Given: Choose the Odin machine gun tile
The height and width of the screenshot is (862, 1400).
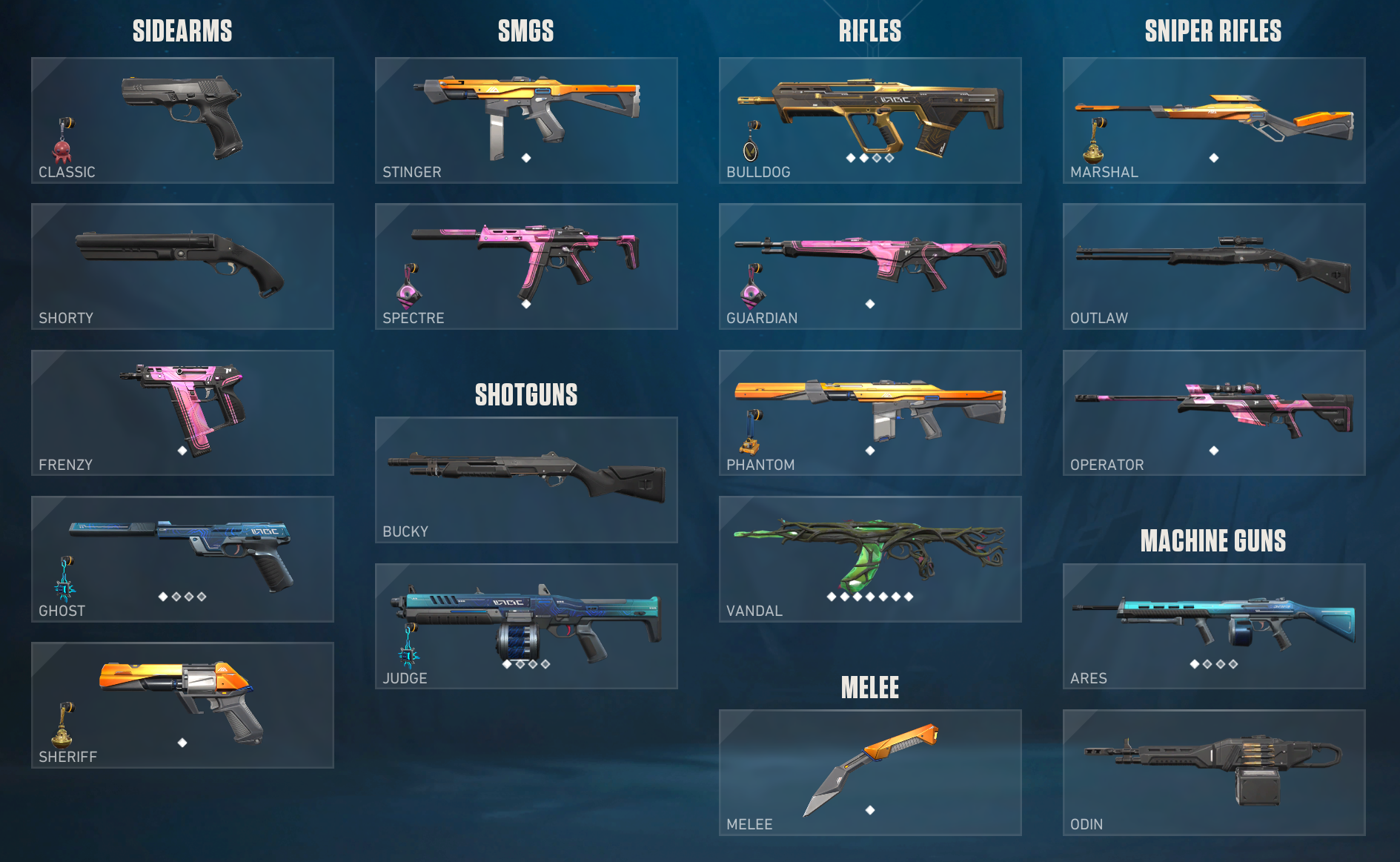Looking at the screenshot, I should click(1214, 772).
